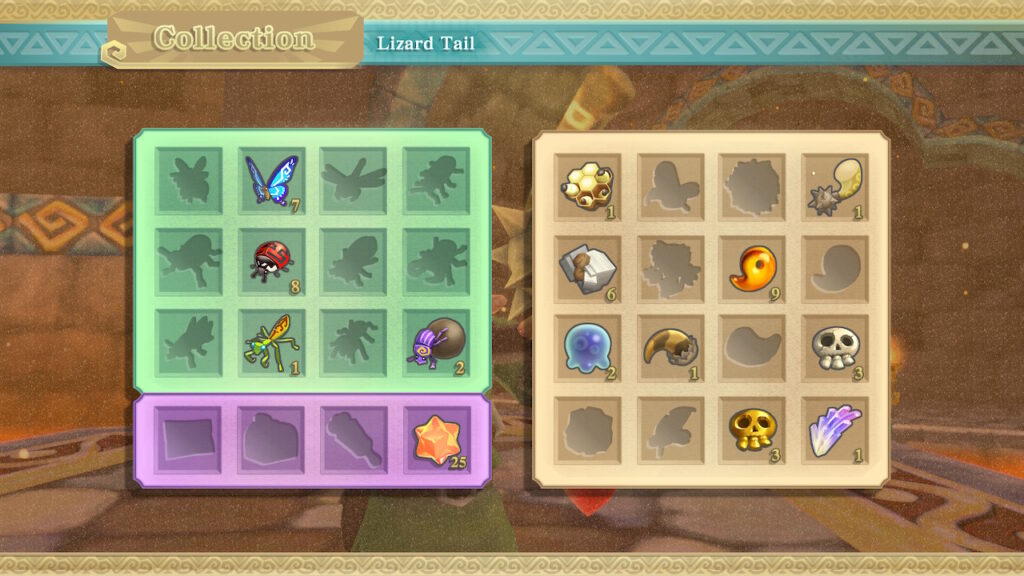Pick the green Skyloft Mantis slot
Screen dimensions: 1024x576
(272, 343)
